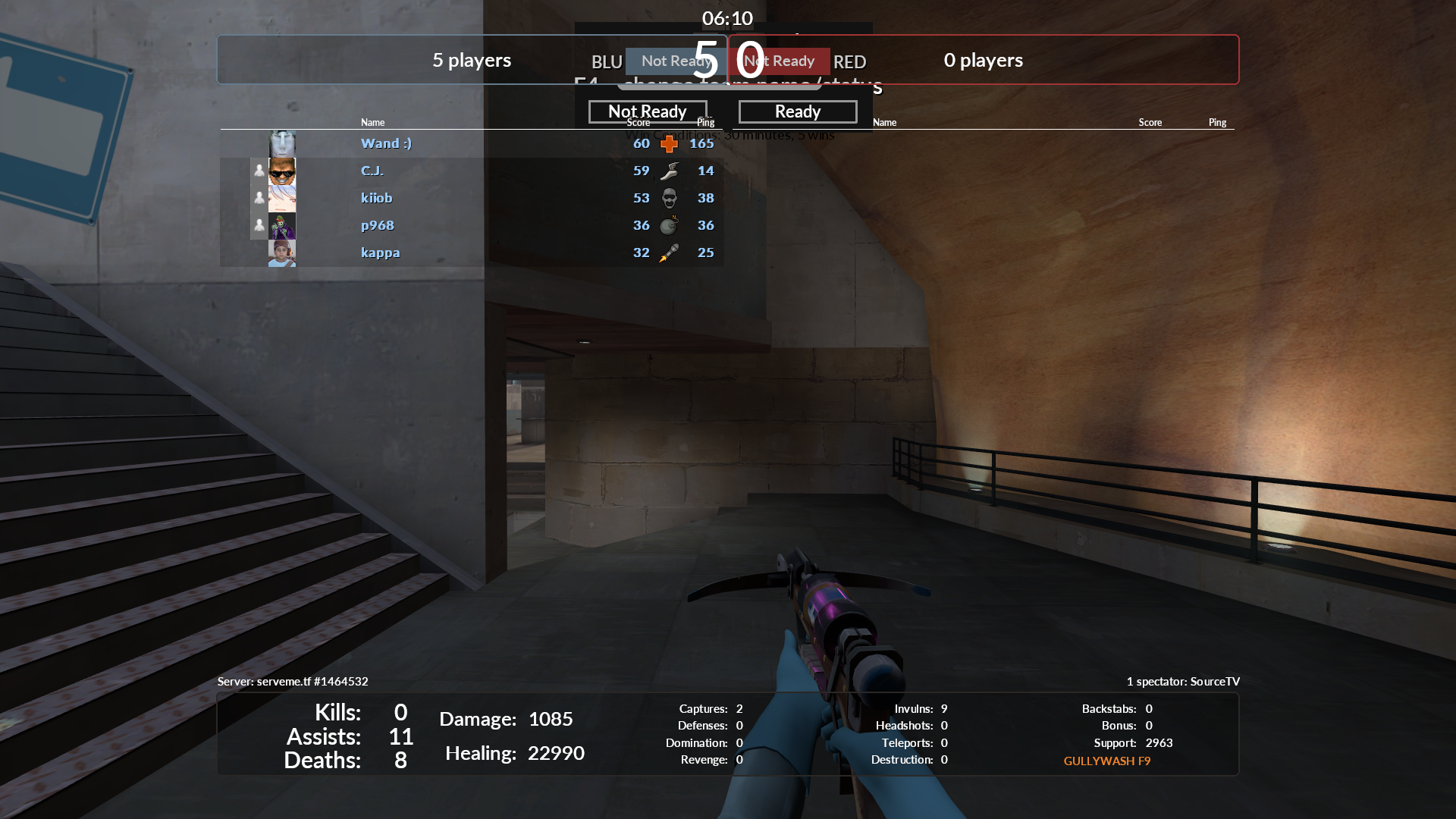Click kappa's avatar thumbnail
Viewport: 1456px width, 819px height.
coord(282,253)
